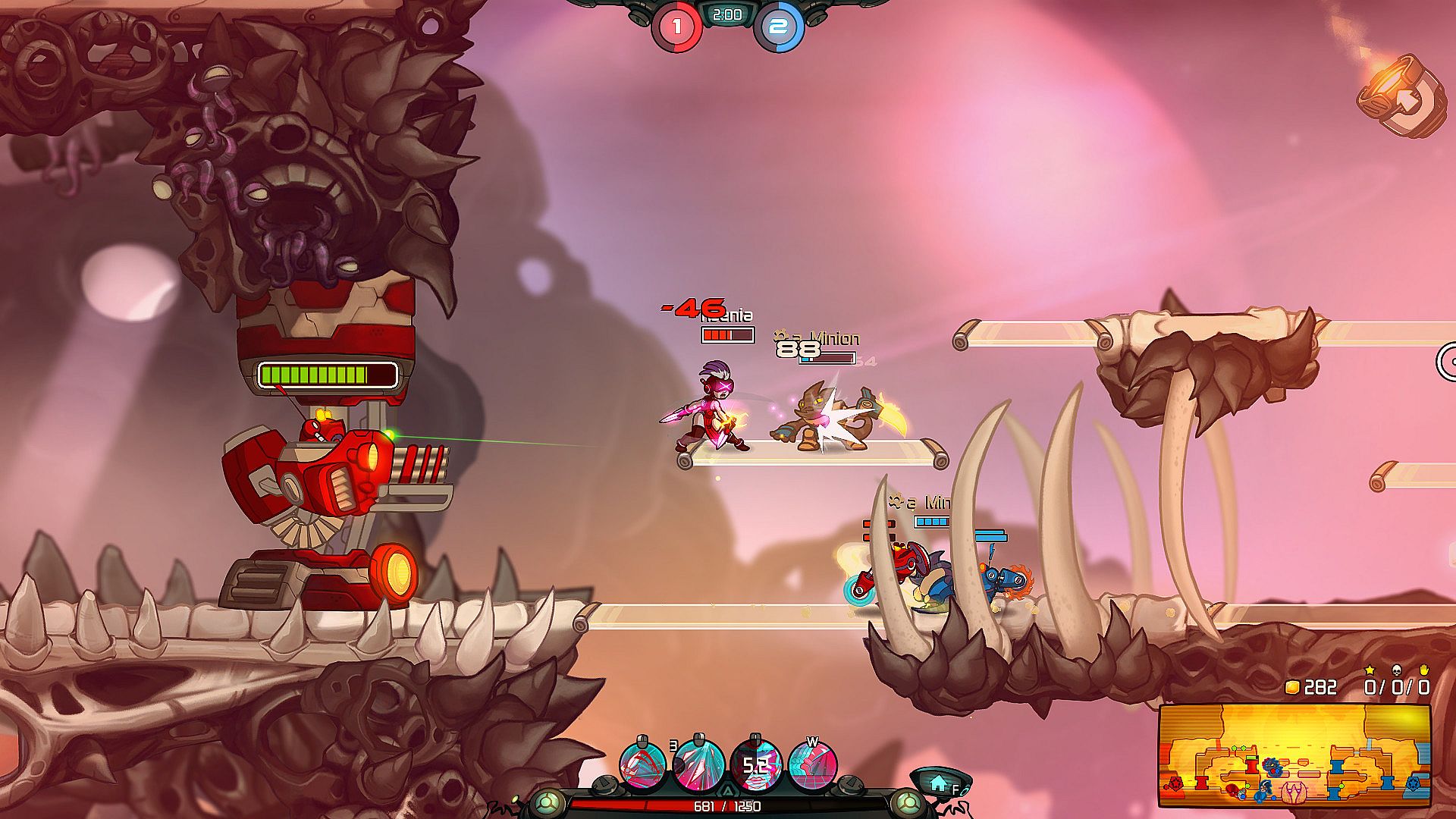The width and height of the screenshot is (1456, 819).
Task: Open the battlefield minimap
Action: coord(1294,755)
